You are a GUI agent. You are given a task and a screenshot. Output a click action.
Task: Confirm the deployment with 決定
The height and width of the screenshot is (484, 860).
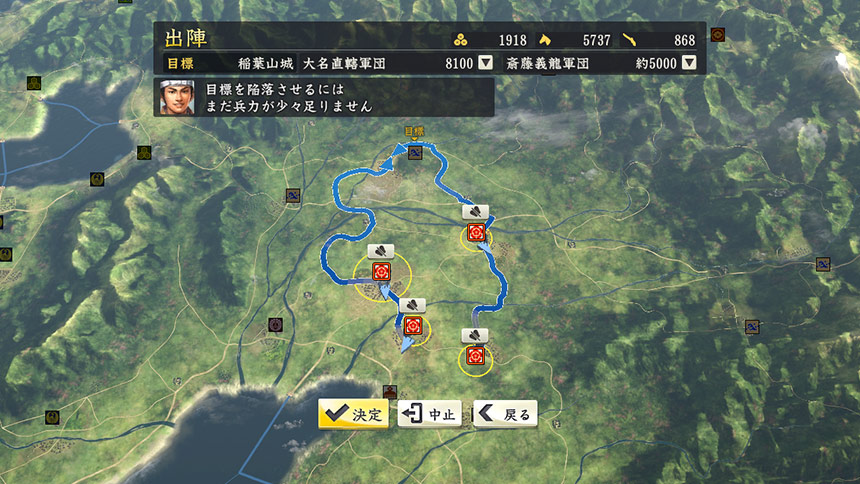354,414
